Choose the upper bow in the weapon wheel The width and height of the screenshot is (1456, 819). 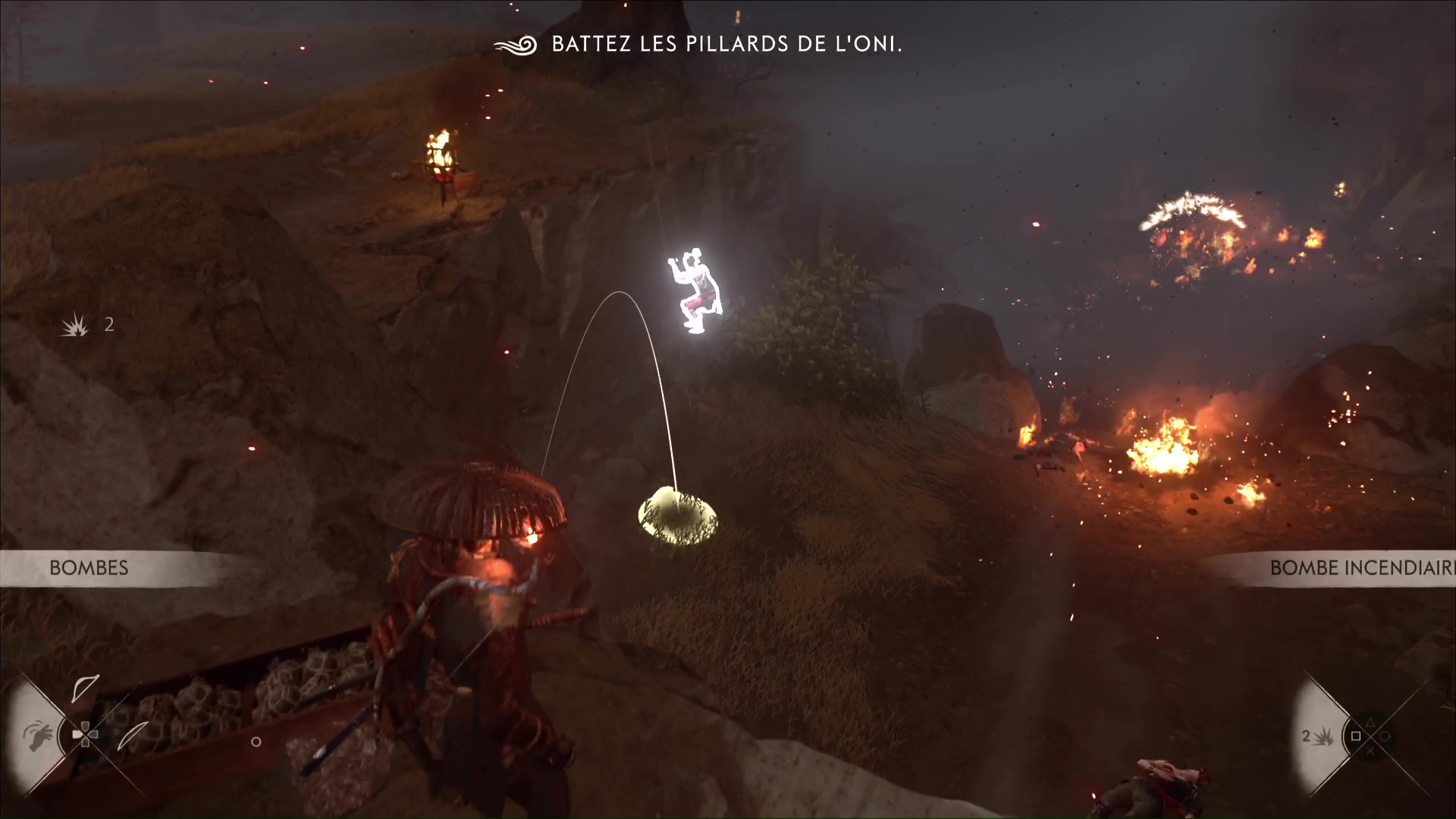click(x=84, y=689)
